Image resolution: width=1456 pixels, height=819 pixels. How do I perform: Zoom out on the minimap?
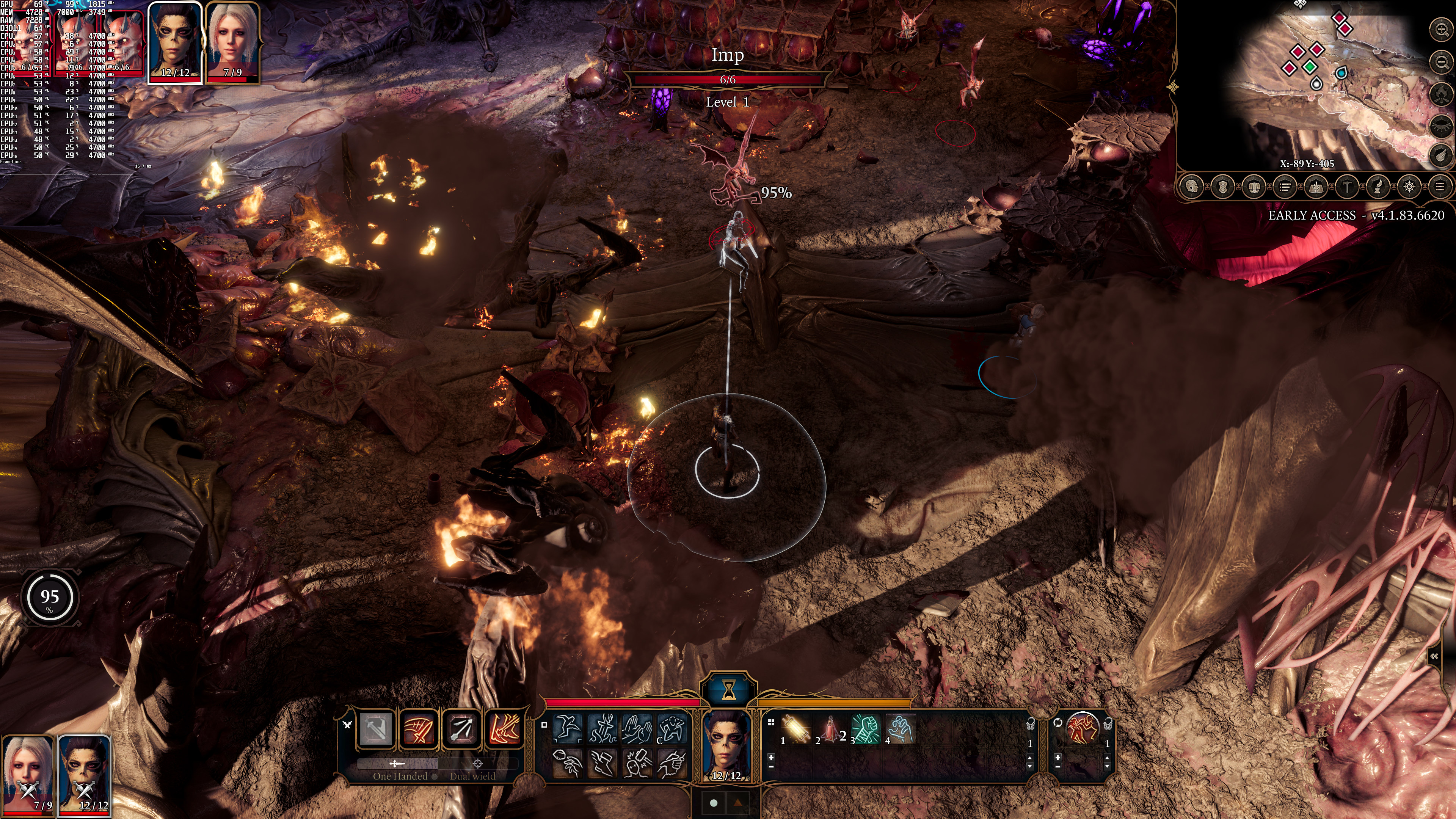click(x=1442, y=61)
